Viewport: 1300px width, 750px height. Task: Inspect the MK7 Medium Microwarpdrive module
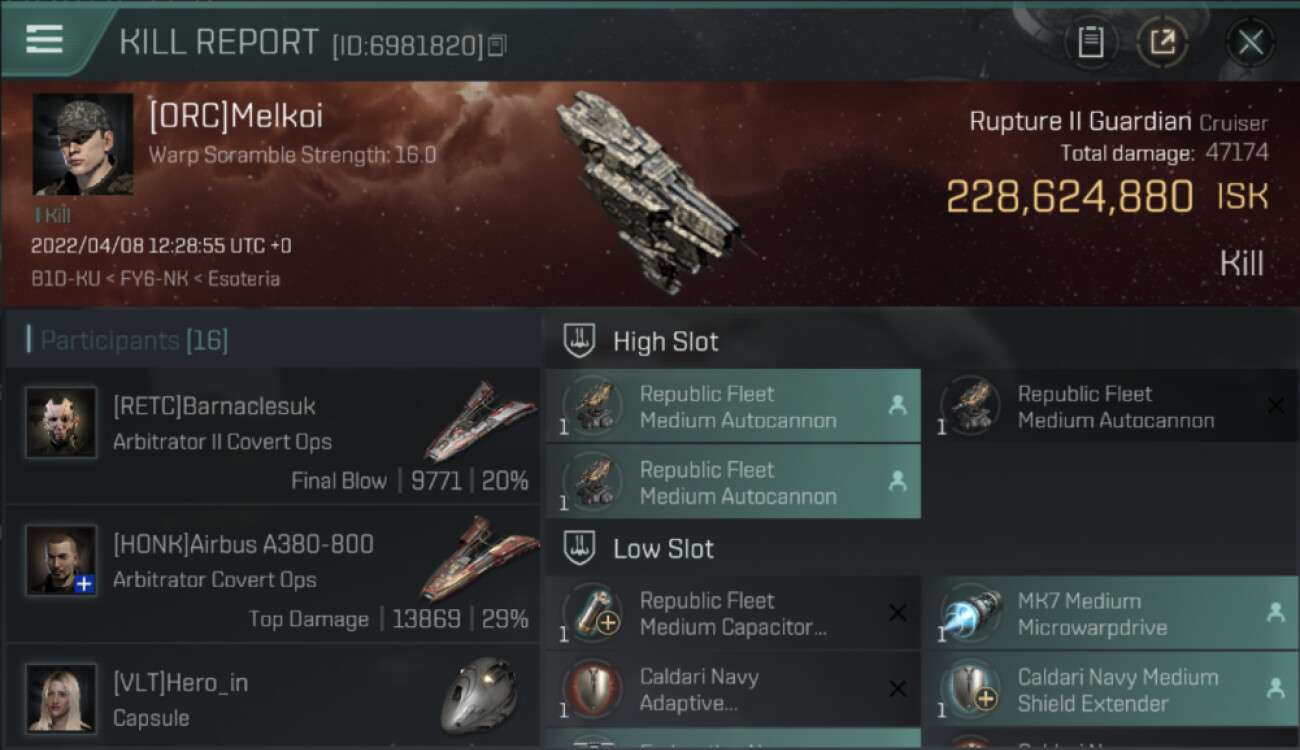point(1110,614)
